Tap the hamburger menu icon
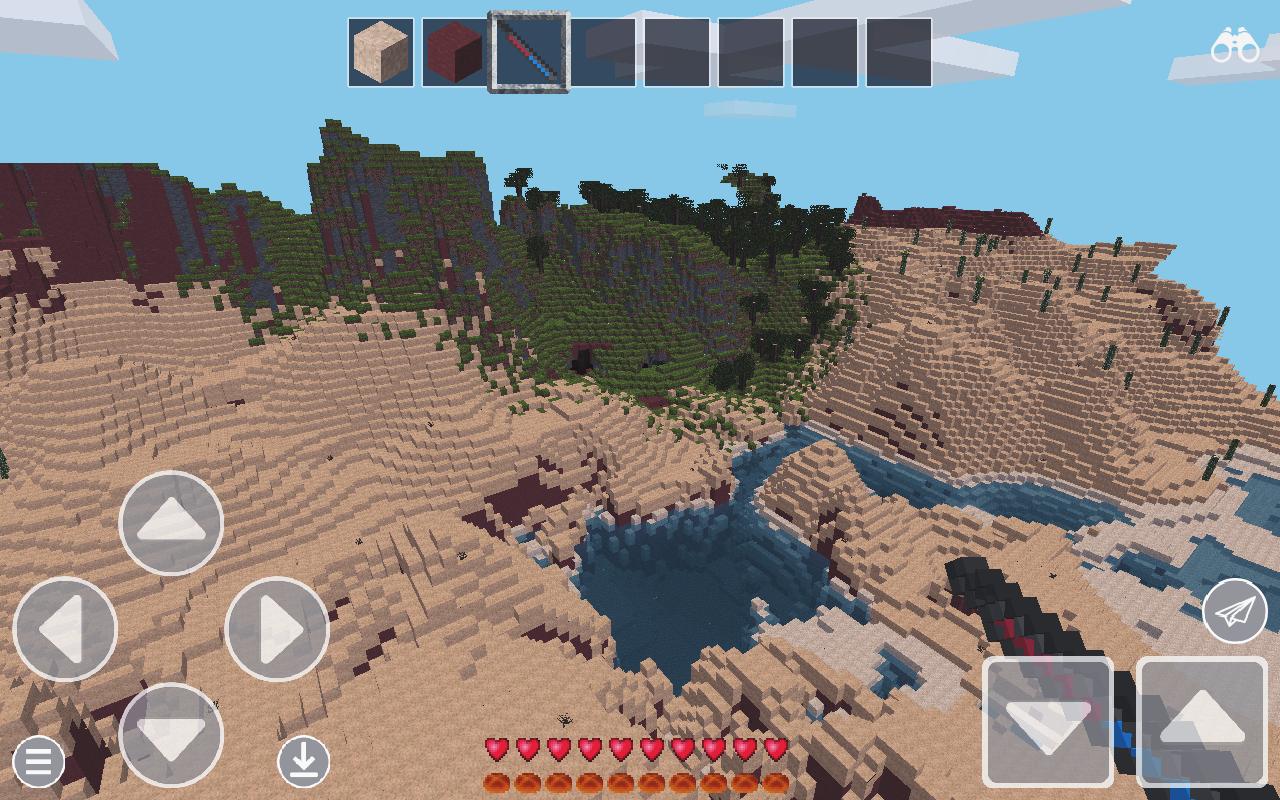 click(x=38, y=762)
